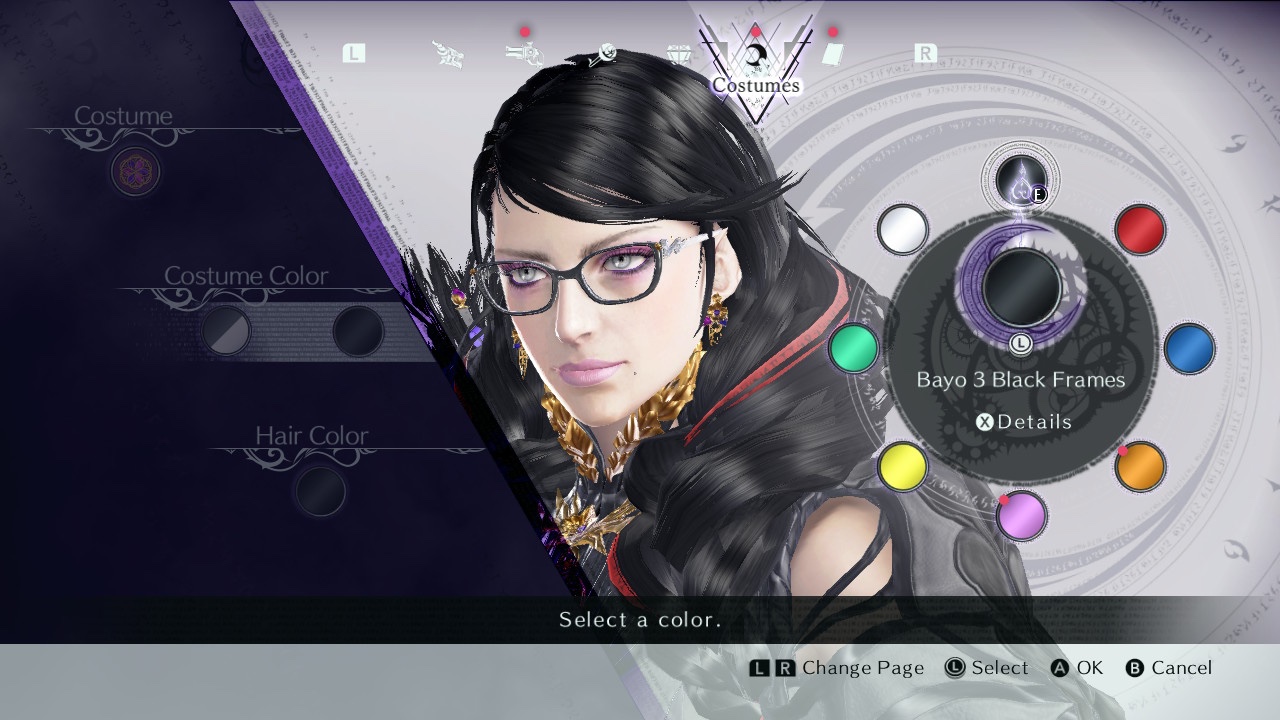Viewport: 1280px width, 720px height.
Task: Switch to the diamond accessories tab
Action: point(679,54)
